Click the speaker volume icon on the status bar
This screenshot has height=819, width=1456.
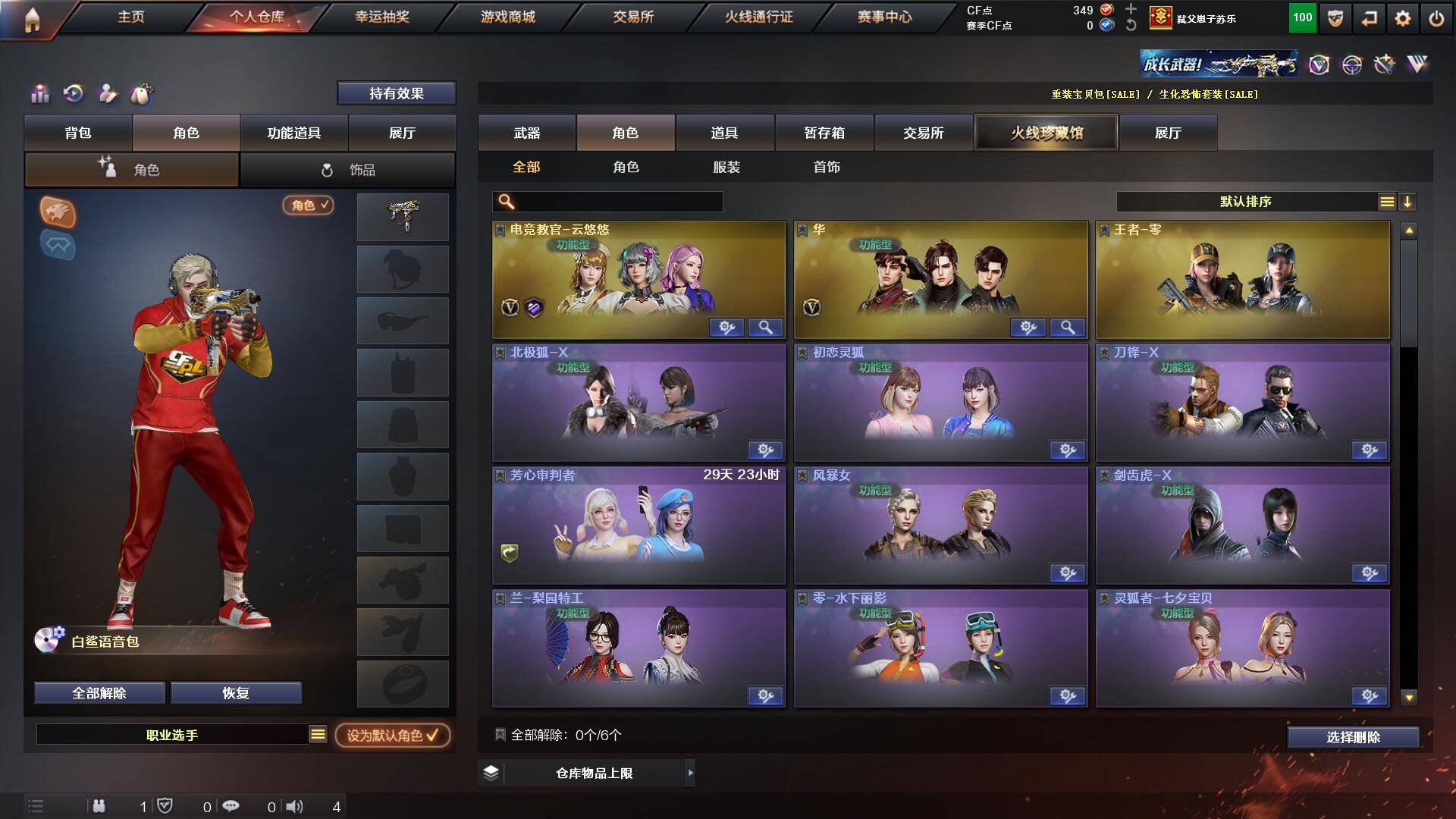tap(295, 806)
